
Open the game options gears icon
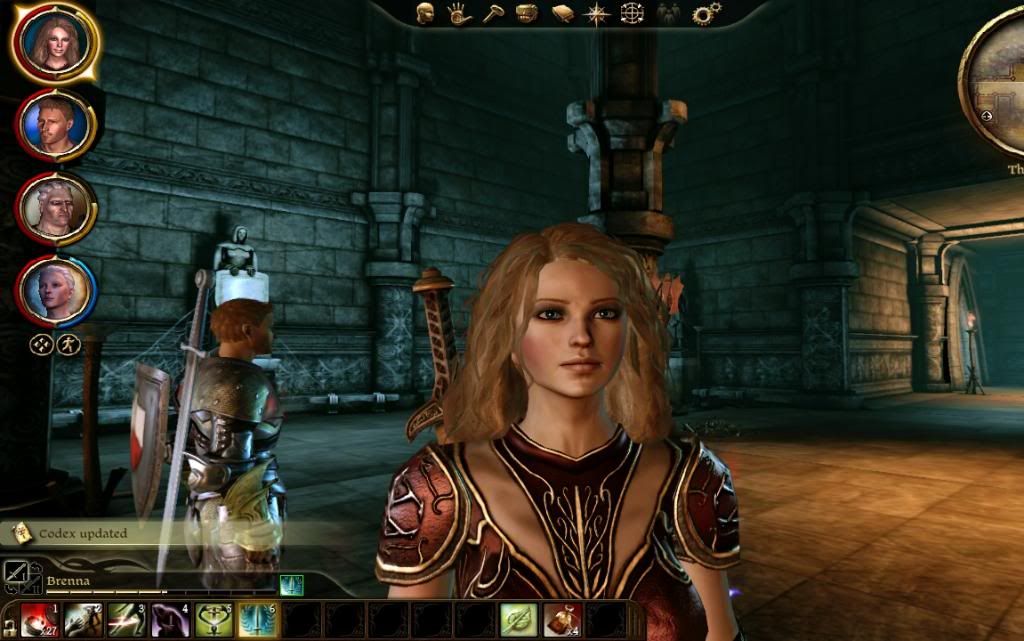click(x=706, y=13)
